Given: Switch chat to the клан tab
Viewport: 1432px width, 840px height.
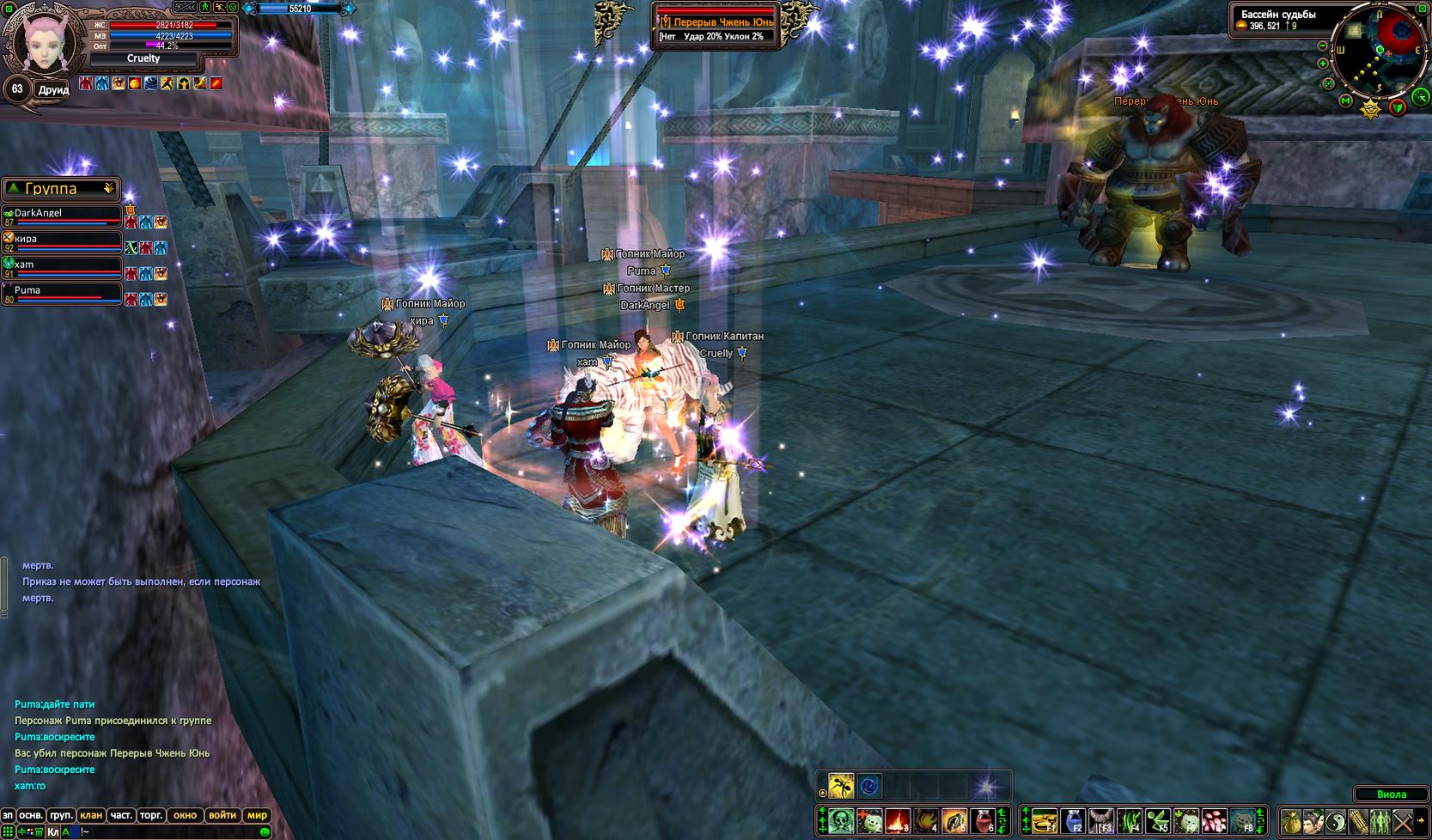Looking at the screenshot, I should (91, 815).
